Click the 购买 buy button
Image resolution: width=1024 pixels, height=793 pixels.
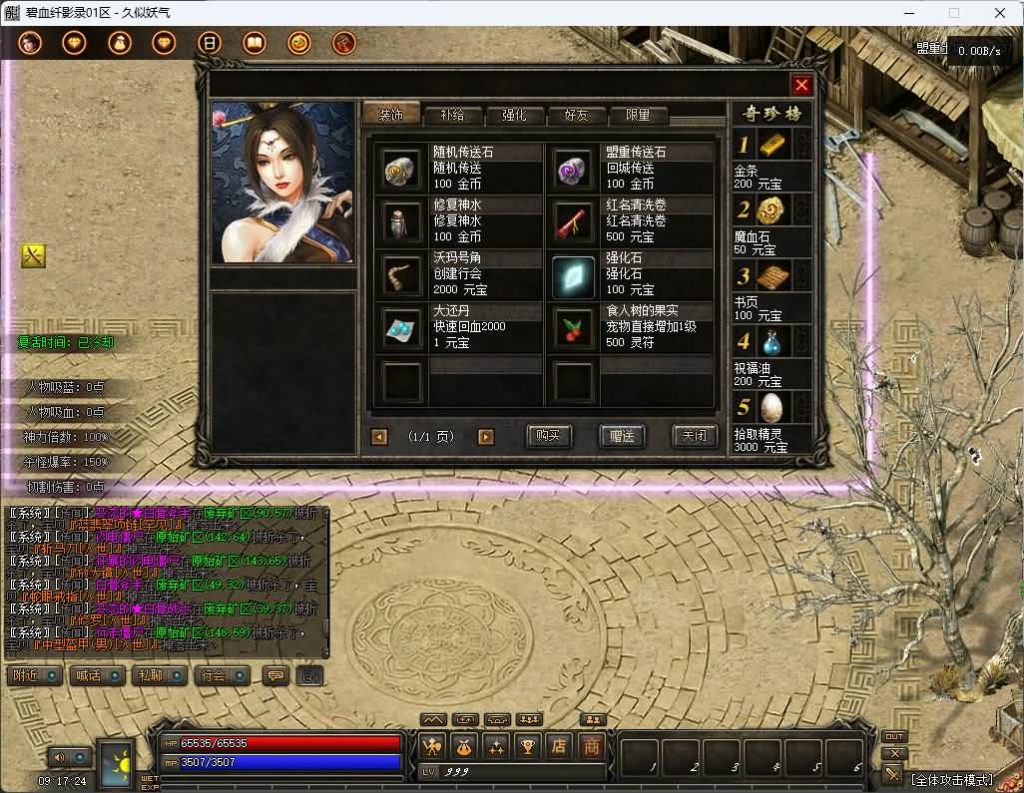click(549, 436)
